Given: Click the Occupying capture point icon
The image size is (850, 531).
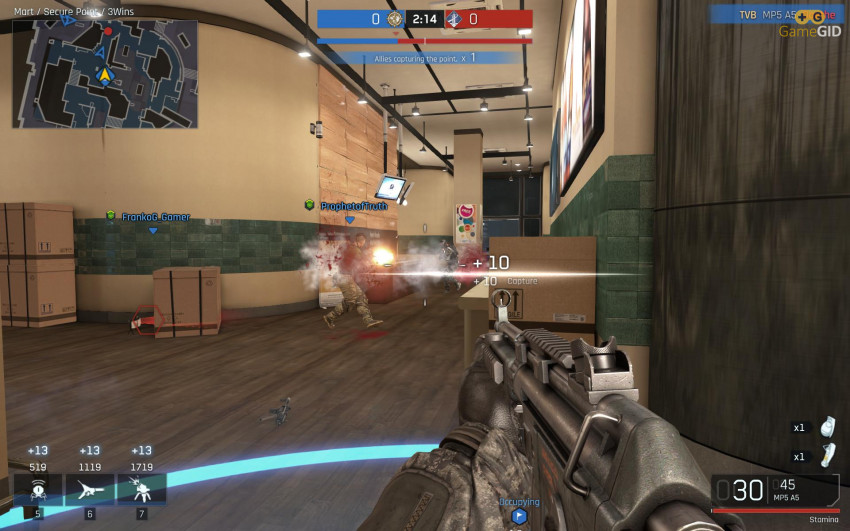Looking at the screenshot, I should 519,516.
